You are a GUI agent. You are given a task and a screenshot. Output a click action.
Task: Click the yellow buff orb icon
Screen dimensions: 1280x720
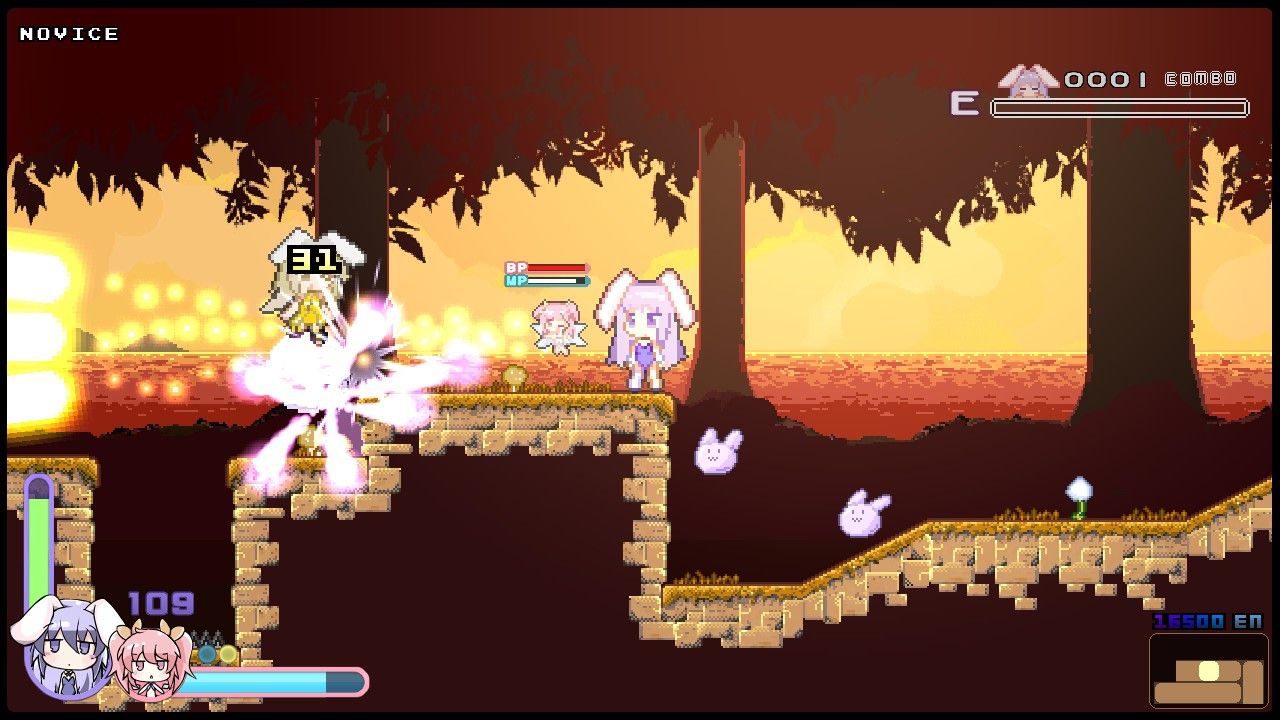227,652
